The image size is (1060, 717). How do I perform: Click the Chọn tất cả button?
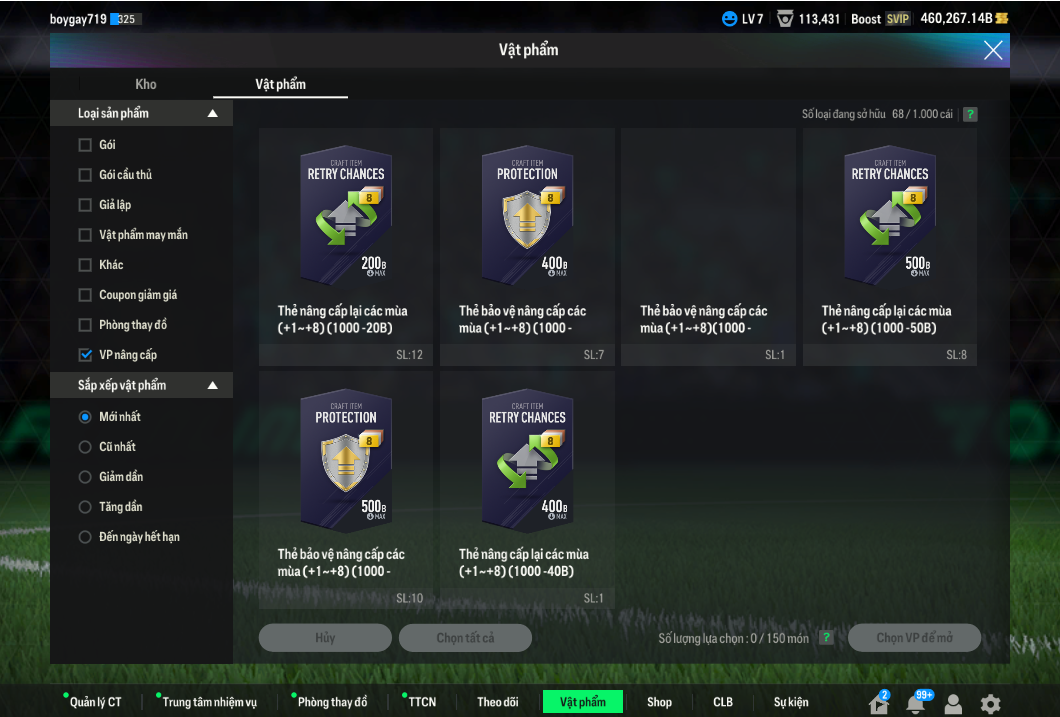point(465,638)
